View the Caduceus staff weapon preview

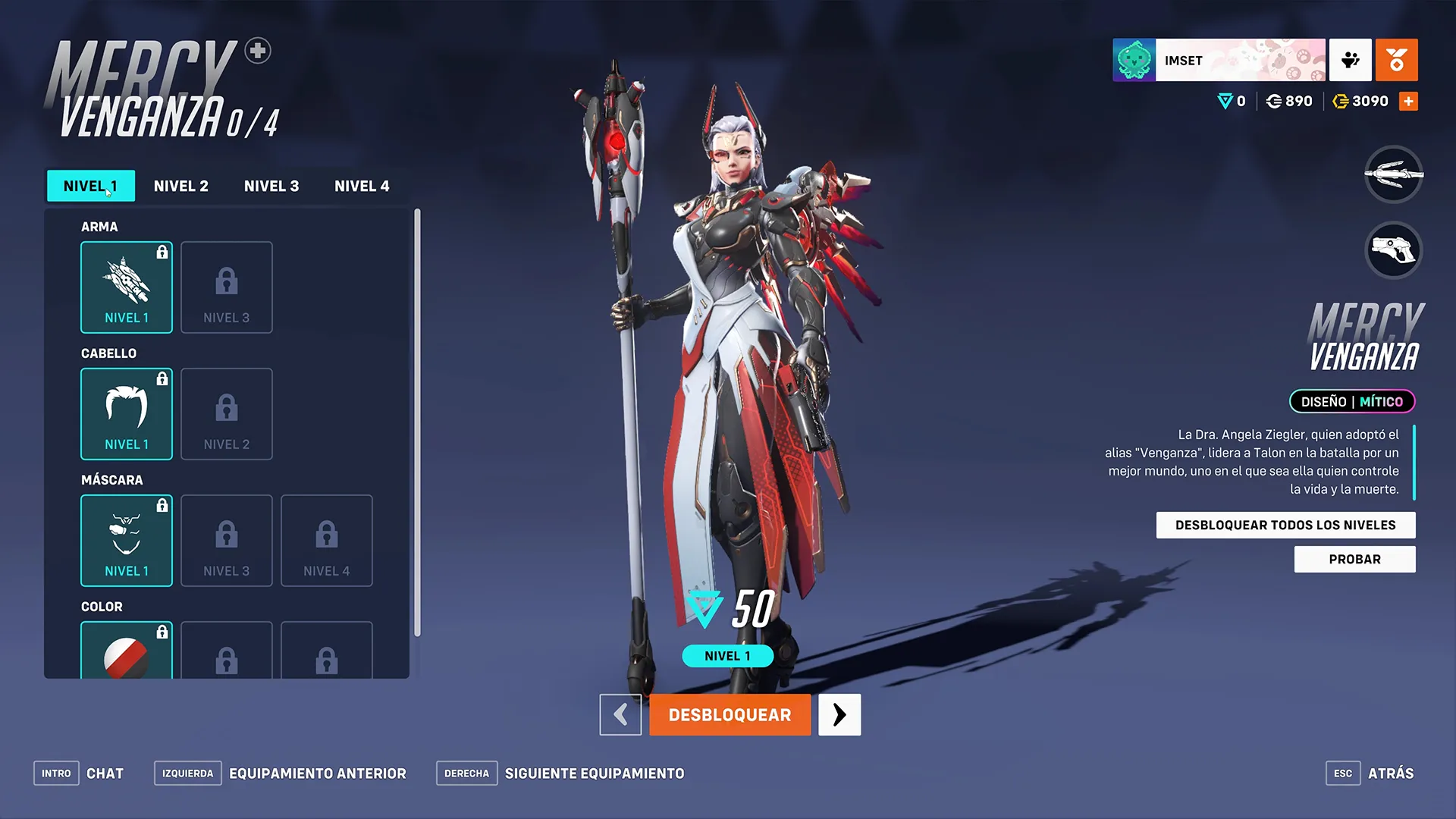pos(1393,174)
